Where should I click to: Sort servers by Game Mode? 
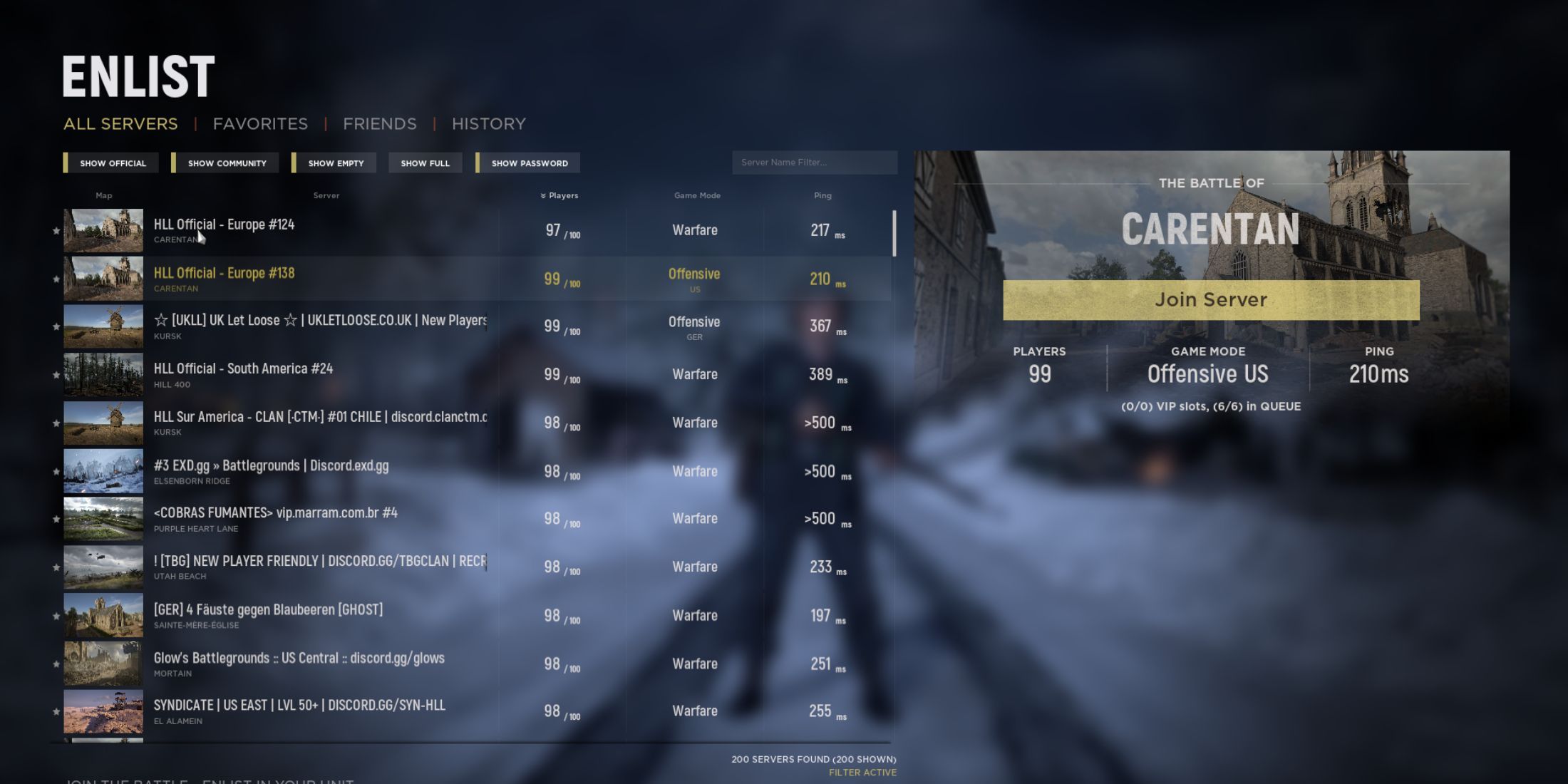pyautogui.click(x=696, y=195)
